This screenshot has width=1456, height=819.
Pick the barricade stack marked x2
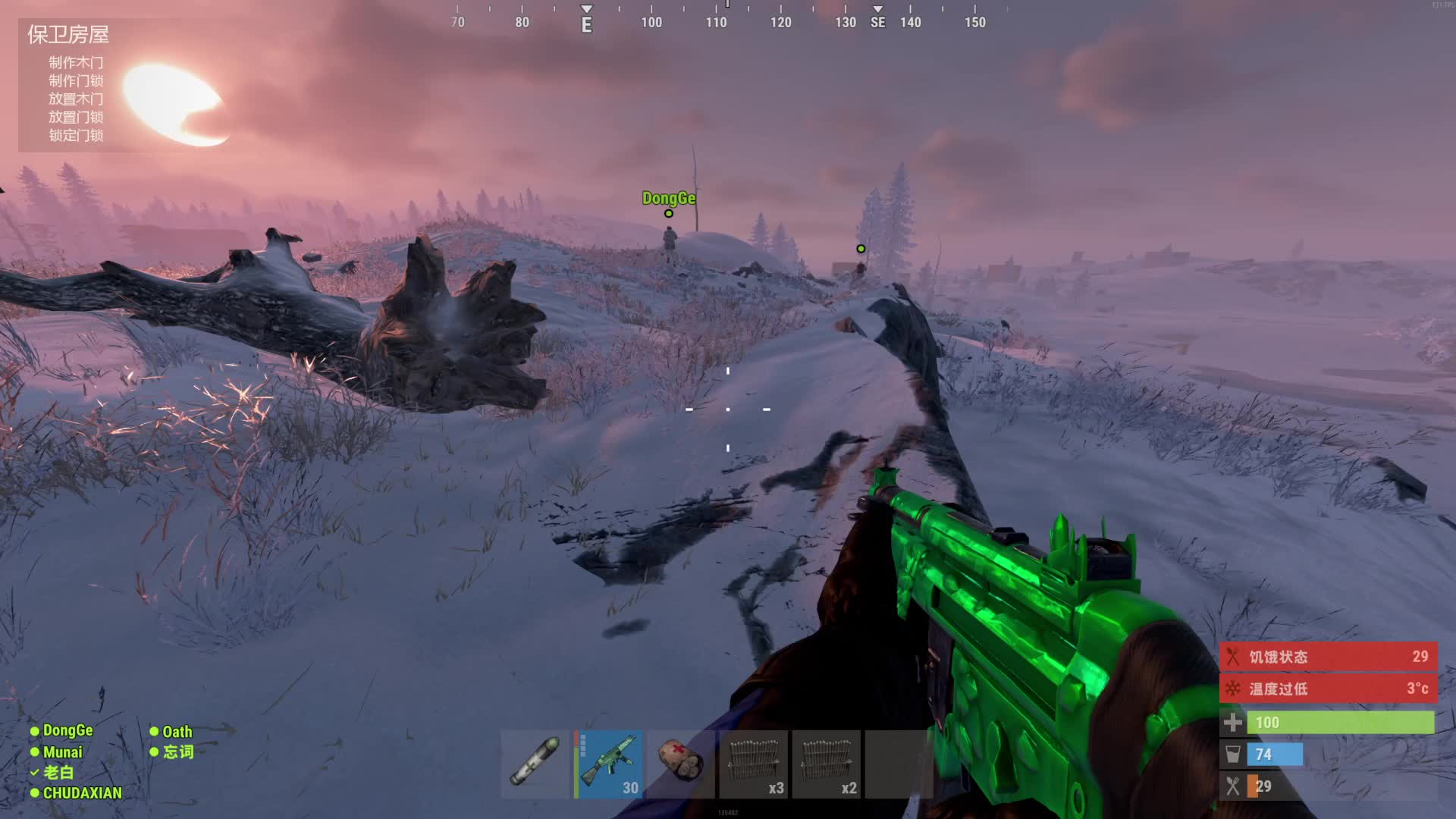[826, 764]
